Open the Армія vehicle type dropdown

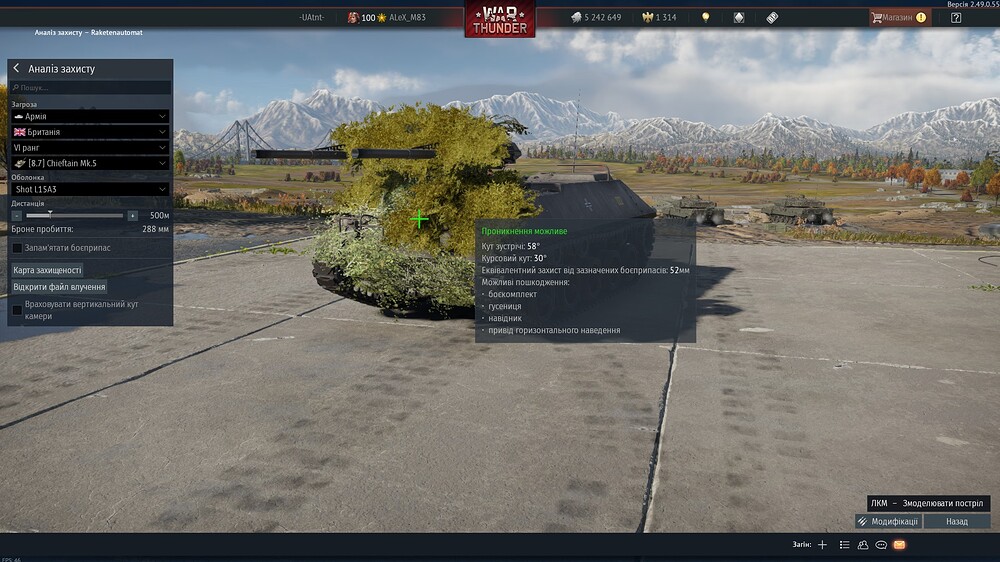(89, 116)
